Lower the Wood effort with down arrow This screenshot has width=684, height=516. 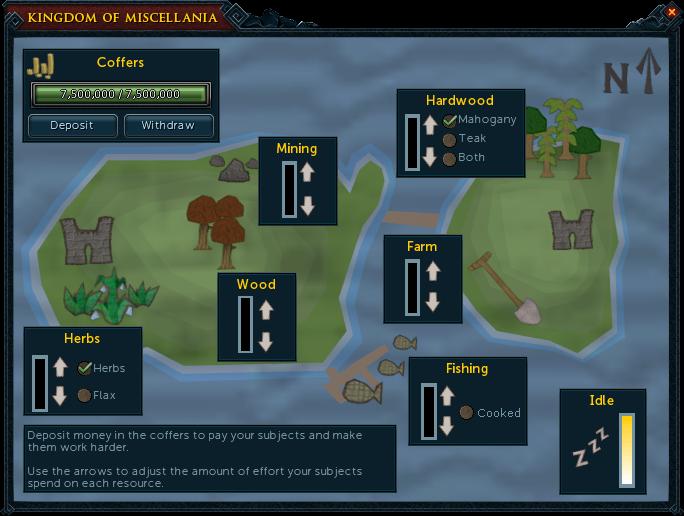266,341
